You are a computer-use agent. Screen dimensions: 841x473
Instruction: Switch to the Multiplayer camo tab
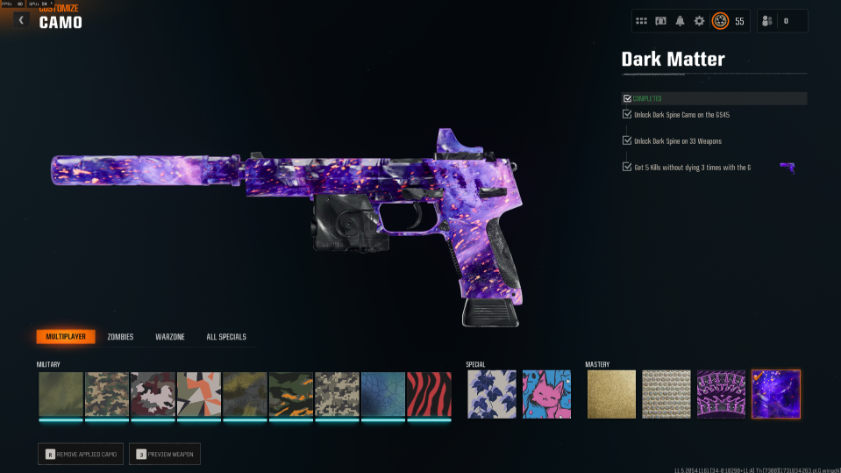click(66, 337)
